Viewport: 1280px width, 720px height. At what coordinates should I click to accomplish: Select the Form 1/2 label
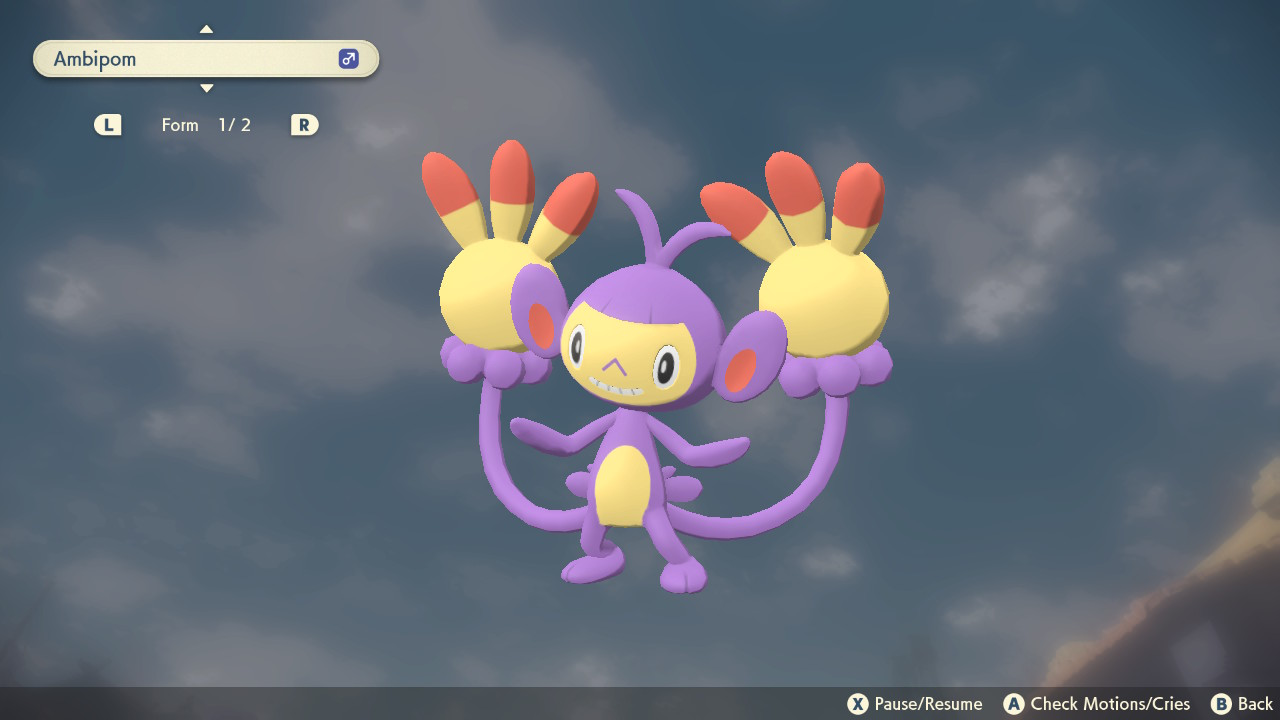pyautogui.click(x=207, y=124)
